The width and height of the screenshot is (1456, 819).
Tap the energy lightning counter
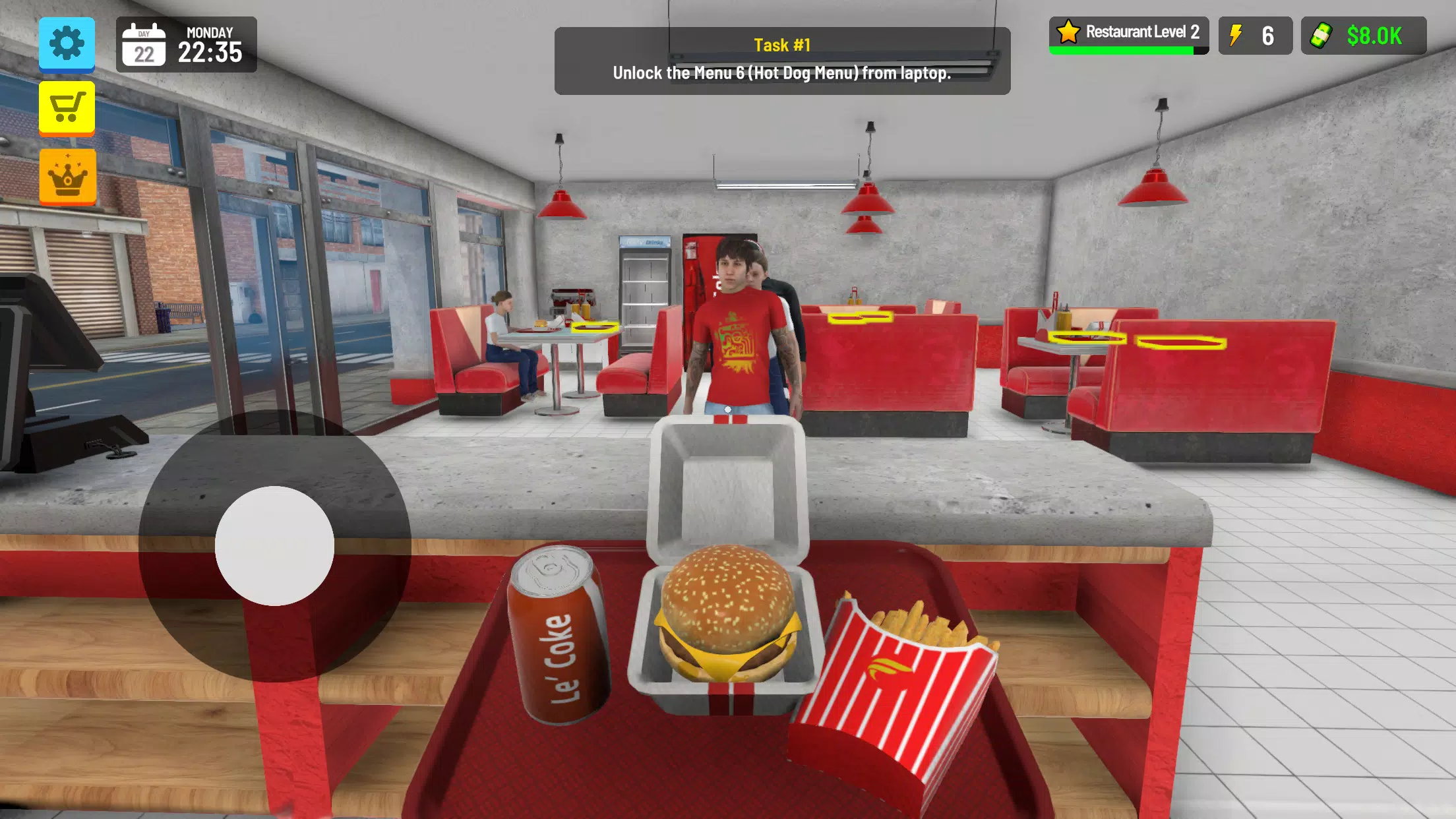click(x=1254, y=35)
